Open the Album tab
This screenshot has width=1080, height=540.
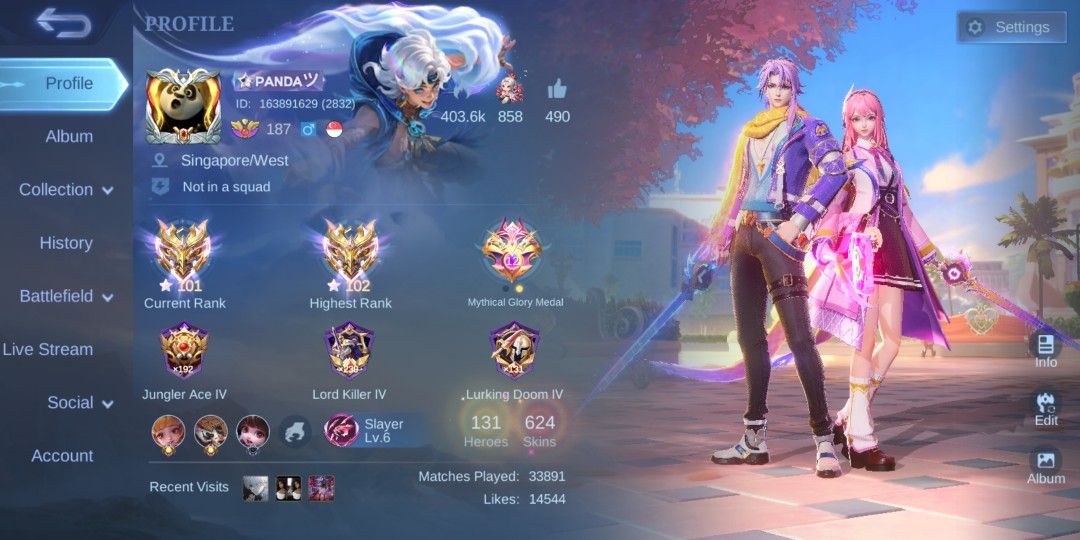coord(69,136)
